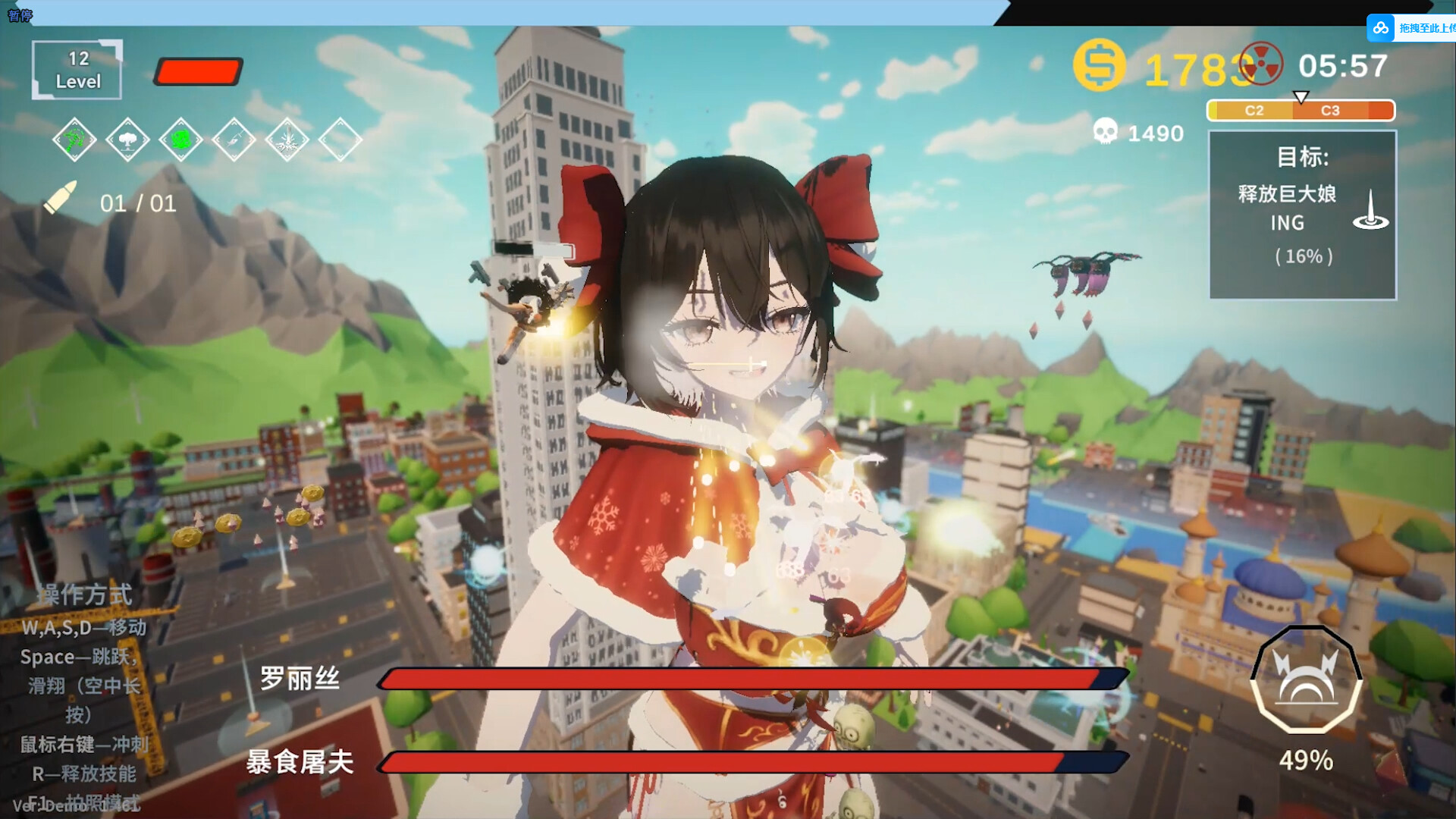1456x819 pixels.
Task: Click the helicopter strike skill icon
Action: pos(235,140)
